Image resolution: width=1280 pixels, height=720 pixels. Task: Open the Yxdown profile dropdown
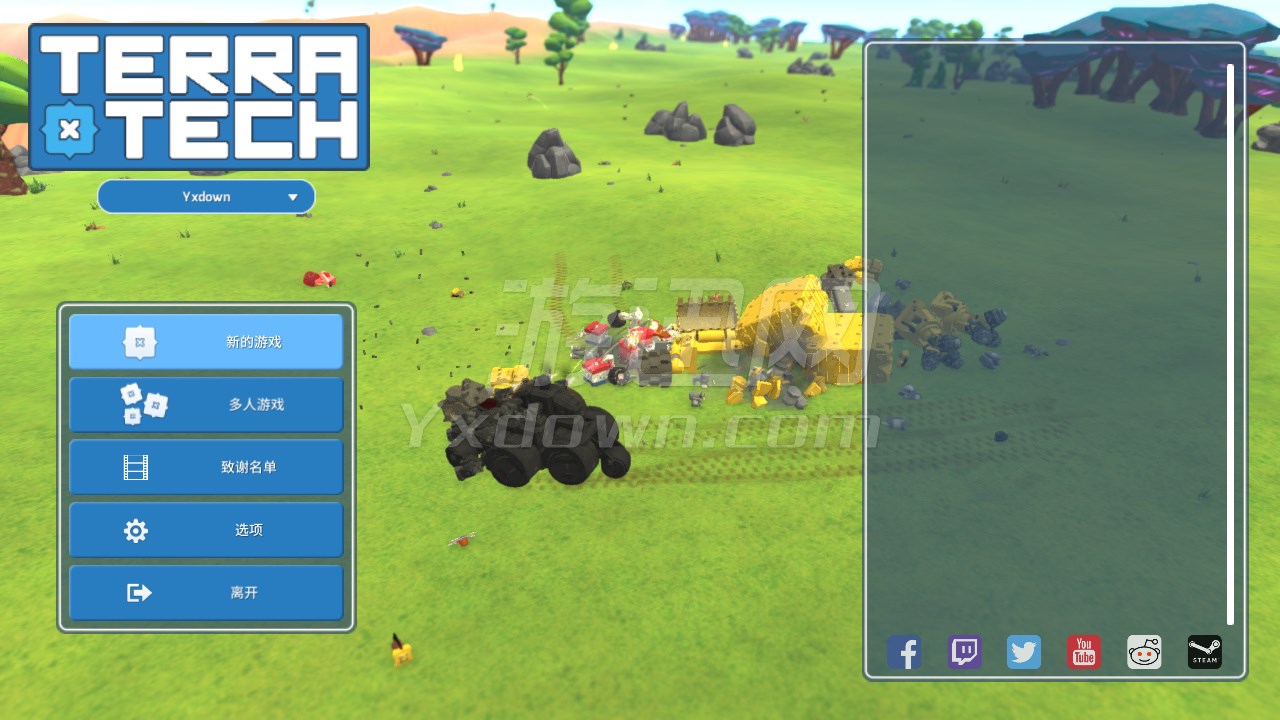tap(206, 196)
